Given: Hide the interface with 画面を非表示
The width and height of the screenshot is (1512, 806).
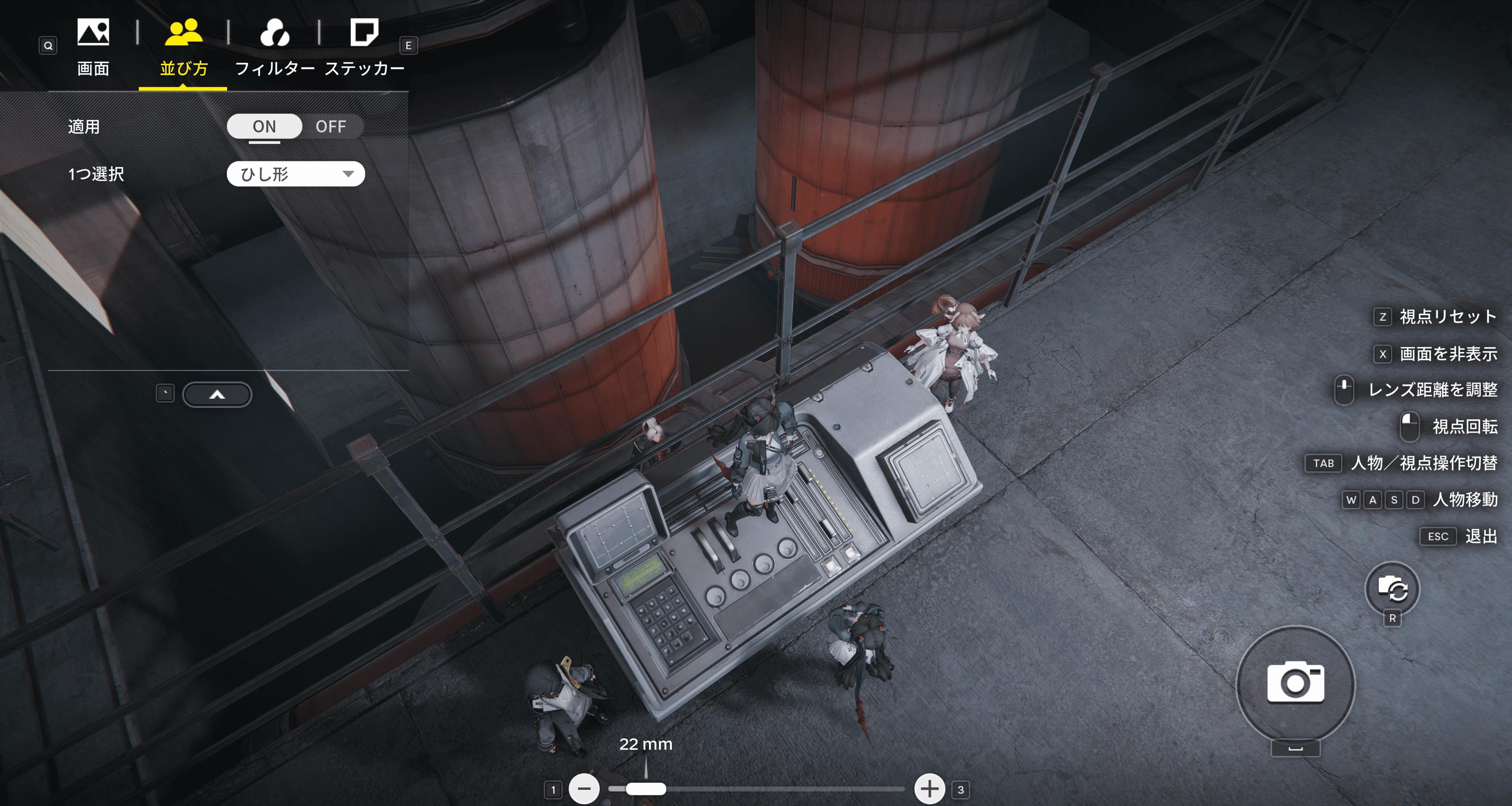Looking at the screenshot, I should click(1447, 354).
